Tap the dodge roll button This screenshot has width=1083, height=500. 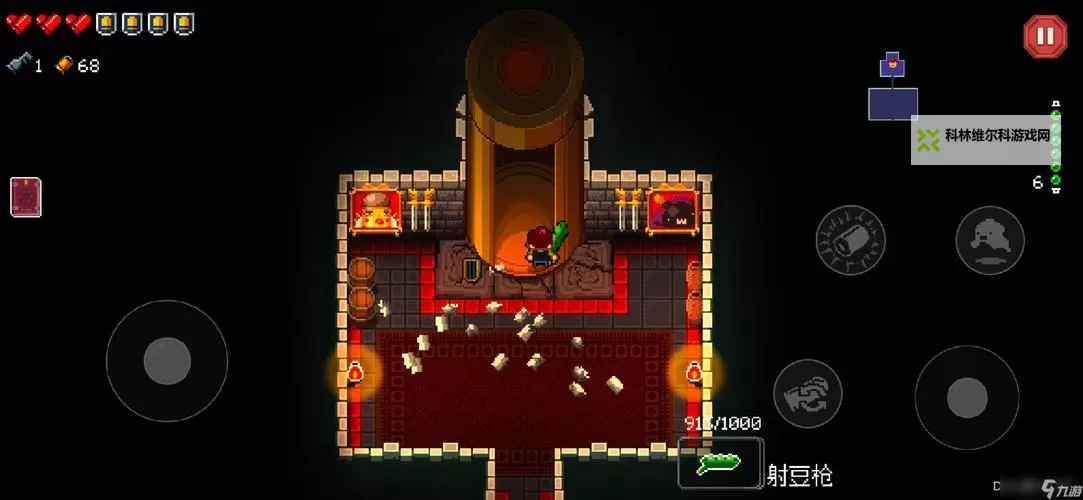(989, 239)
